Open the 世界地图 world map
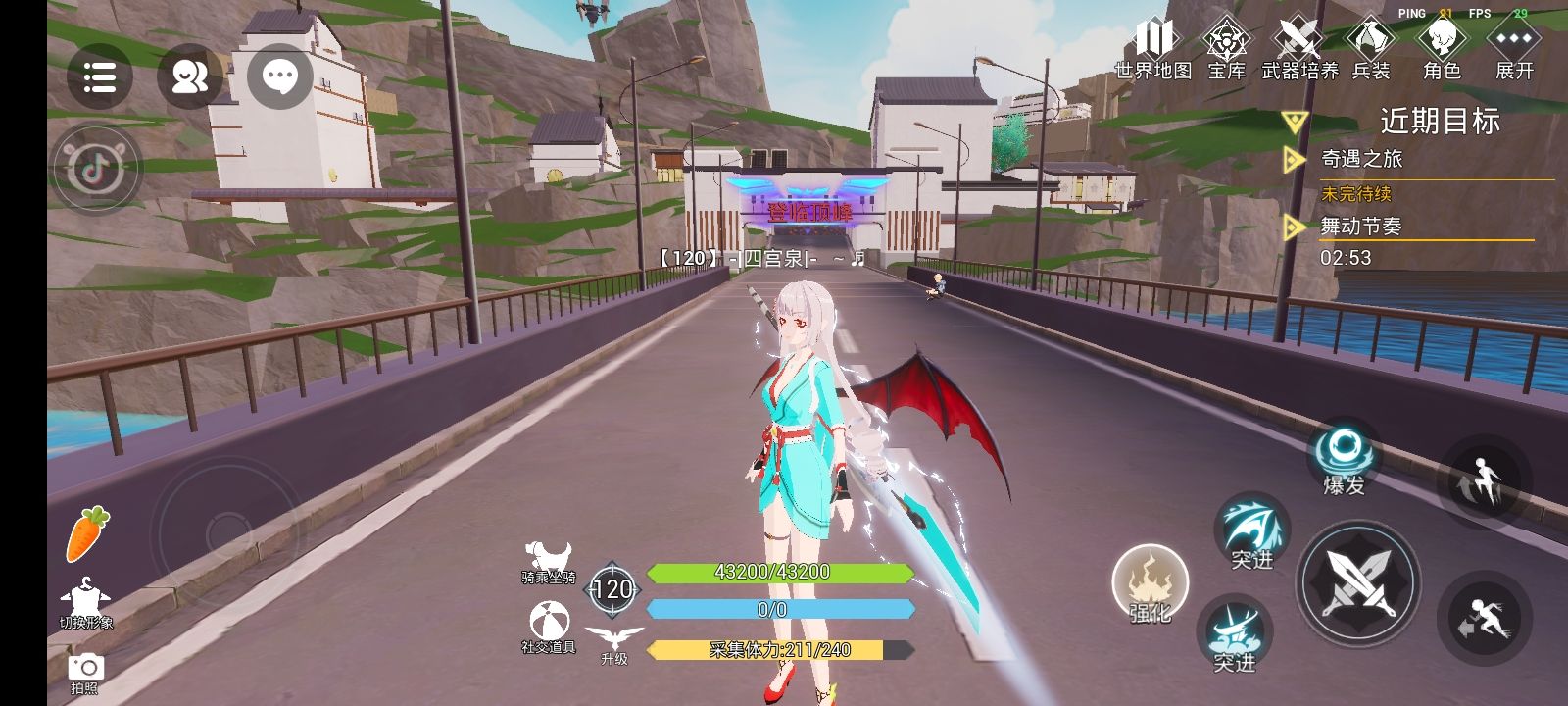The image size is (1568, 706). click(1153, 49)
